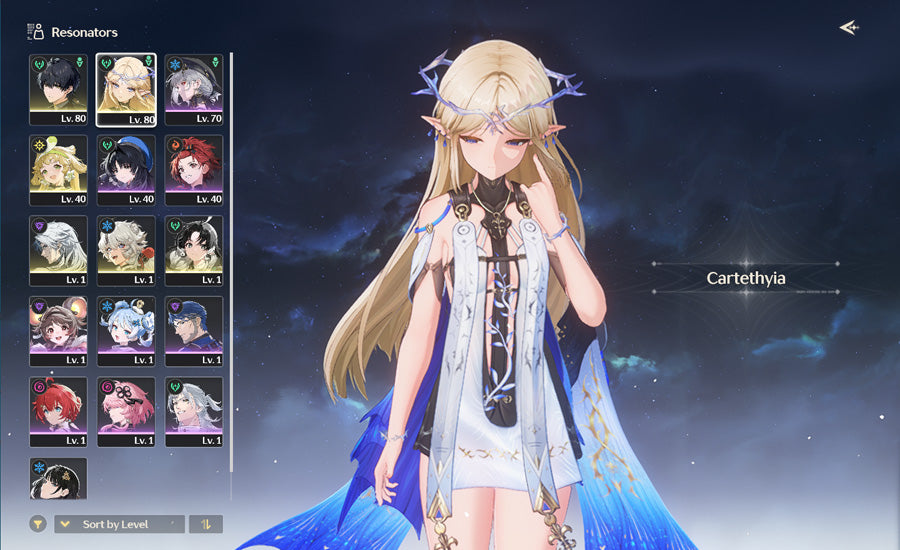Pick the curly blonde Lv. 40 resonator
900x550 pixels.
point(58,170)
